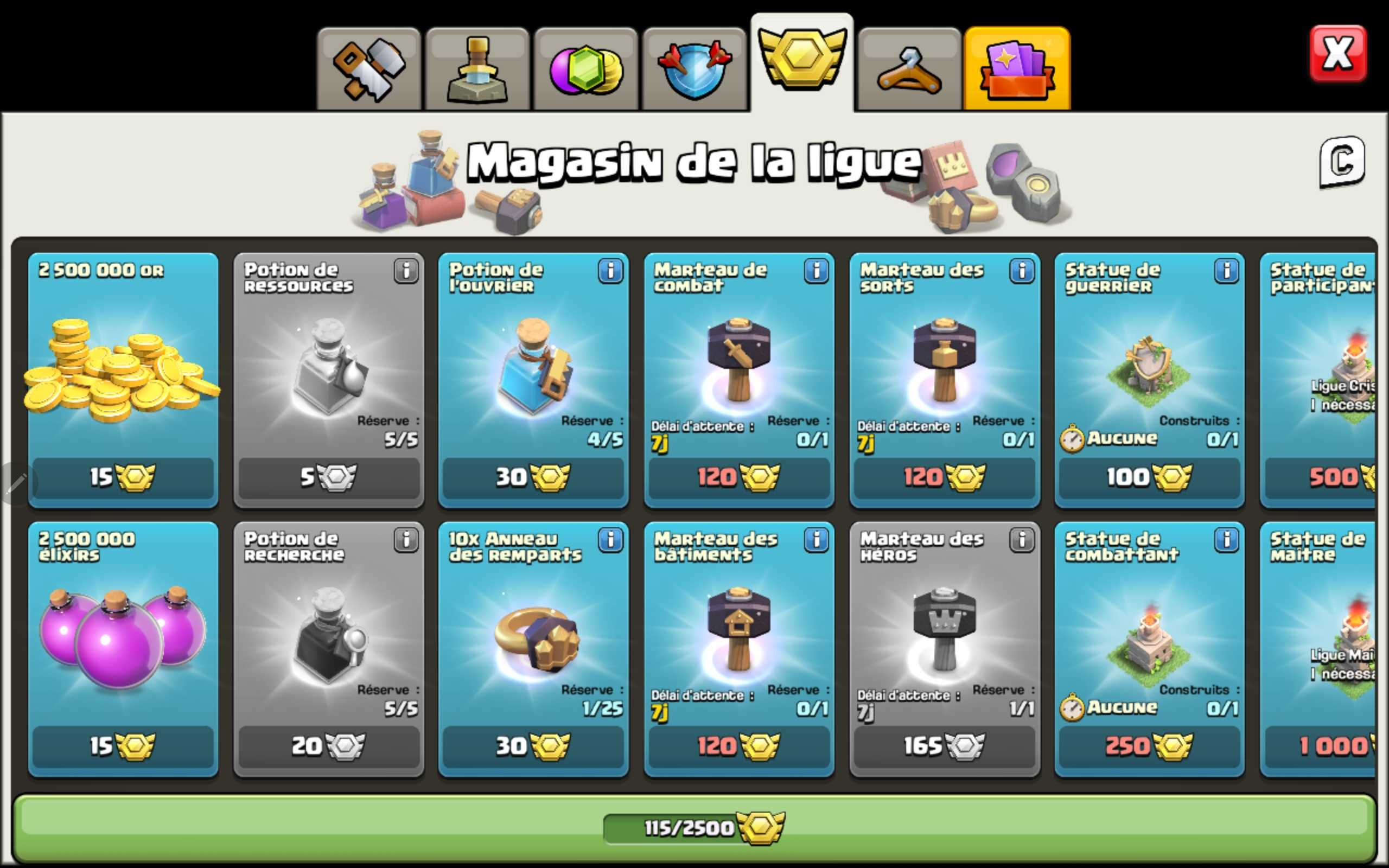The height and width of the screenshot is (868, 1389).
Task: Open info for Marteau de combat
Action: [x=817, y=272]
